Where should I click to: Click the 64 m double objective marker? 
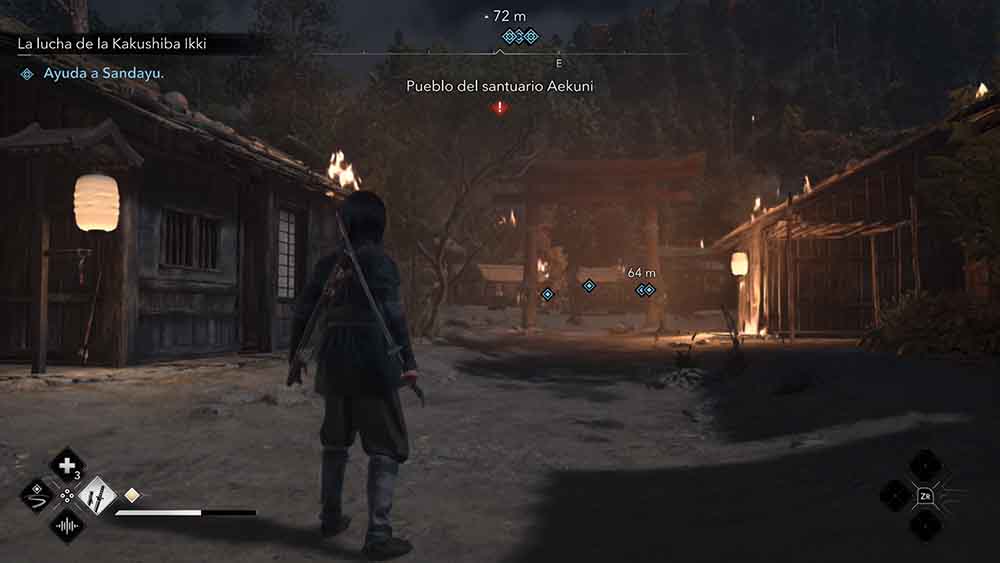pos(645,290)
